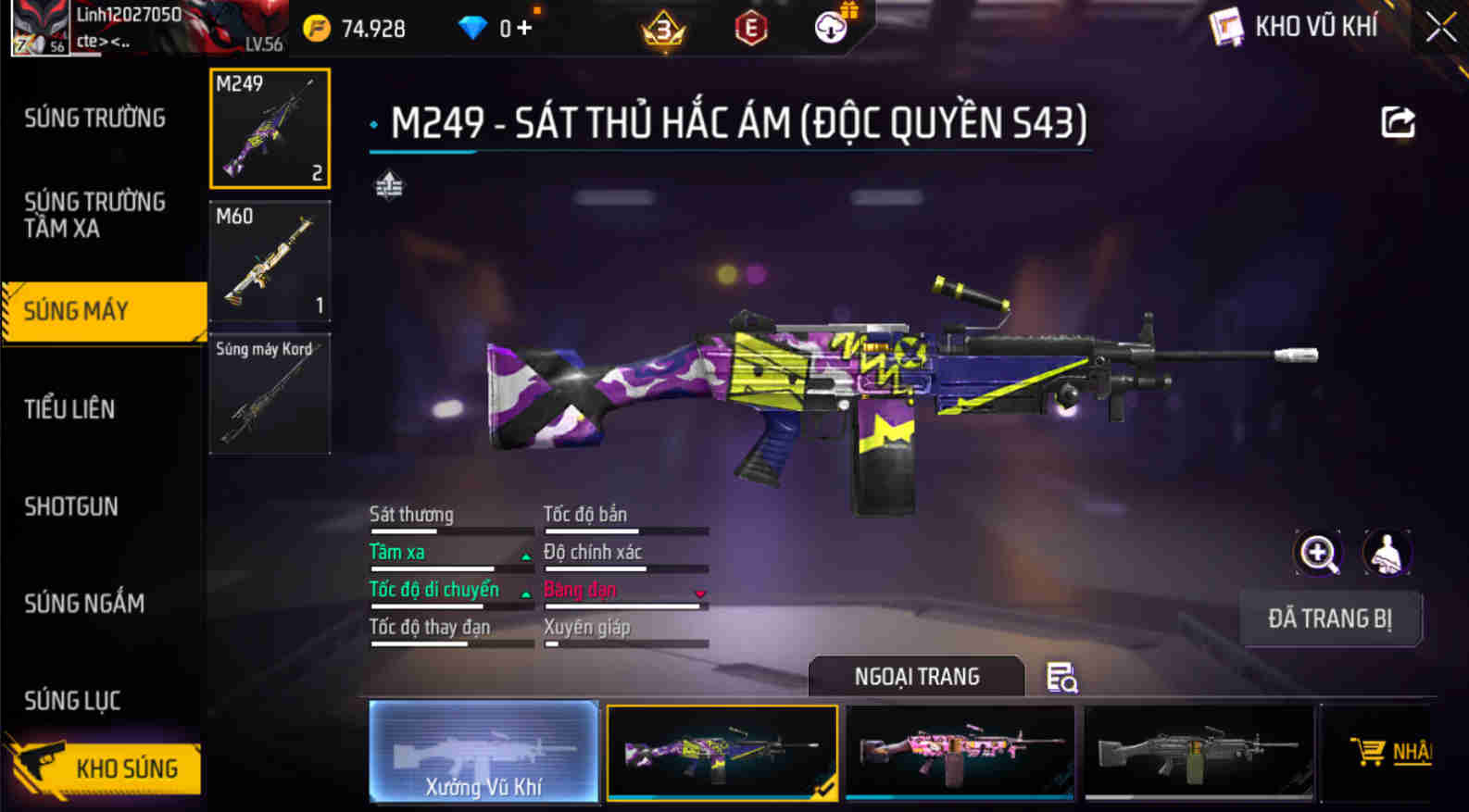Click the share weapon icon
1469x812 pixels.
pos(1400,120)
